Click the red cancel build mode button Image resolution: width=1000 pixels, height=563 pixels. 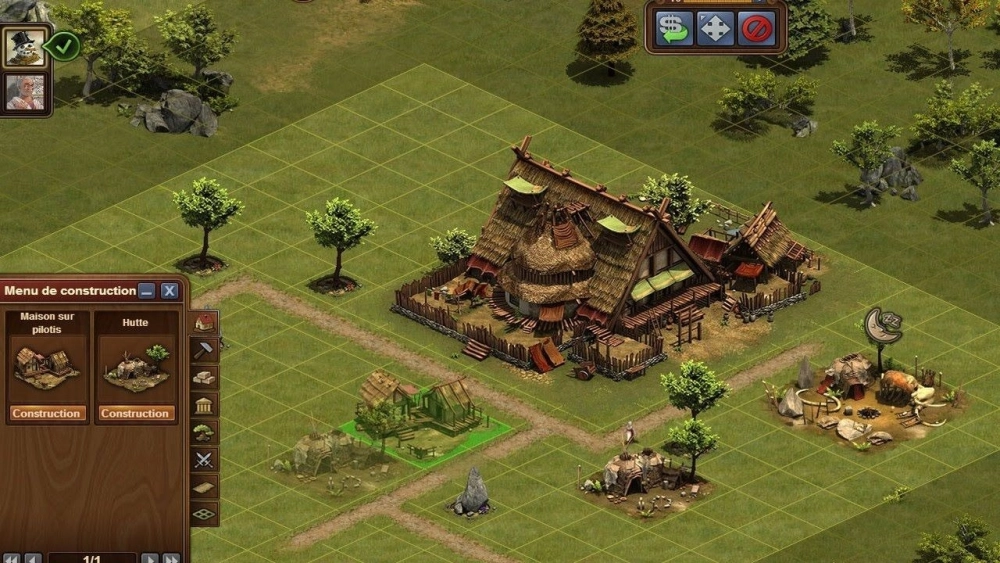click(757, 28)
